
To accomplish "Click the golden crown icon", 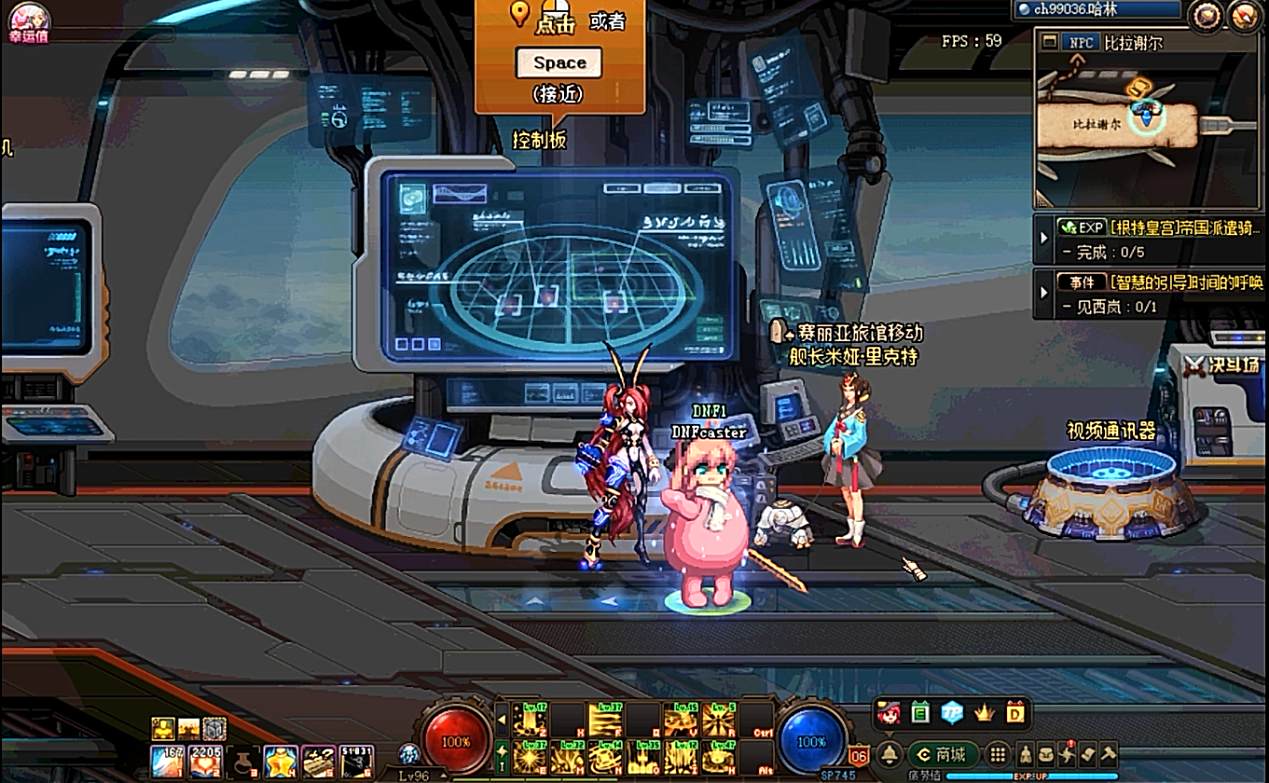I will [x=983, y=713].
